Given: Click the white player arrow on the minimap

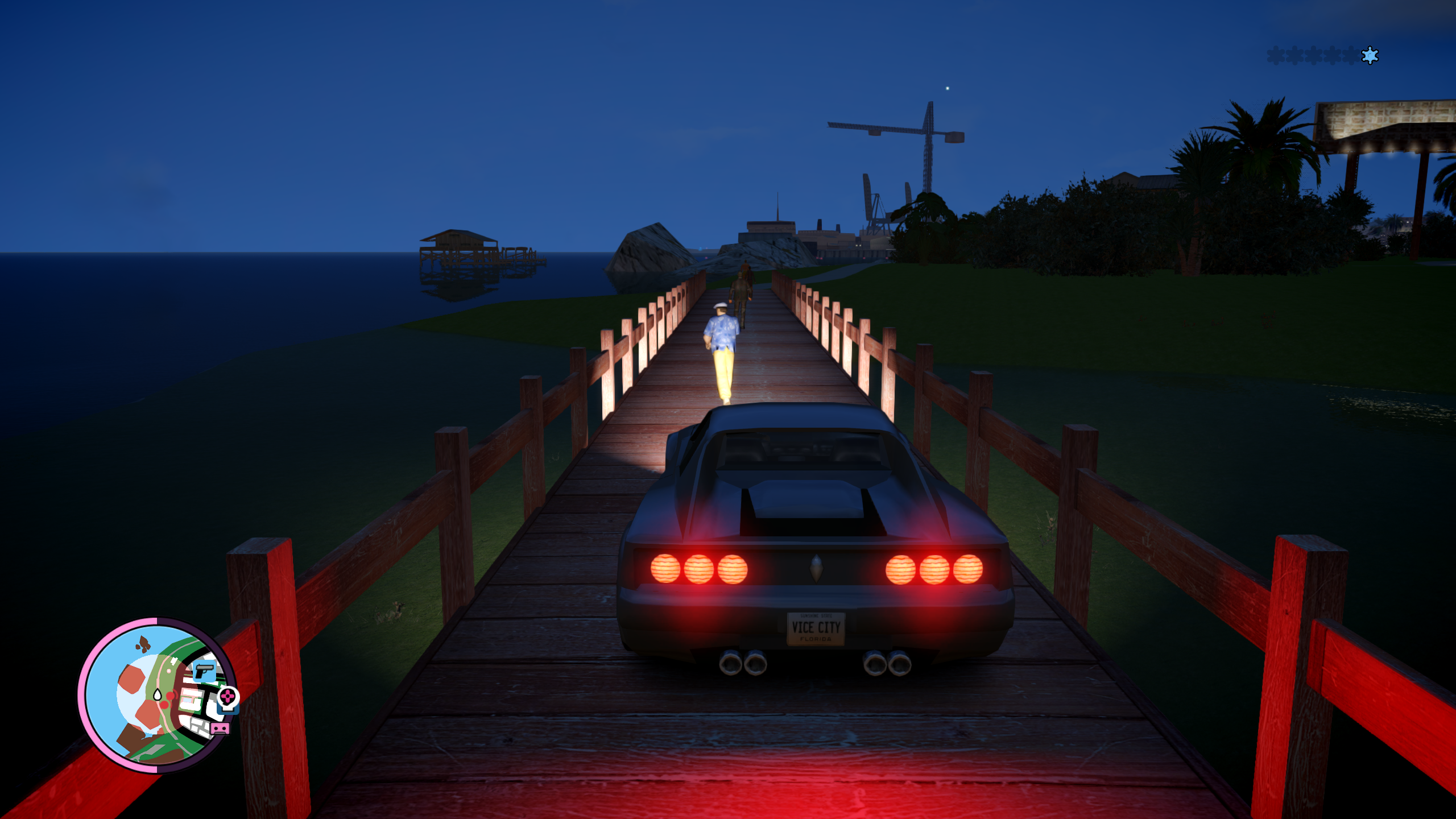Looking at the screenshot, I should click(158, 694).
